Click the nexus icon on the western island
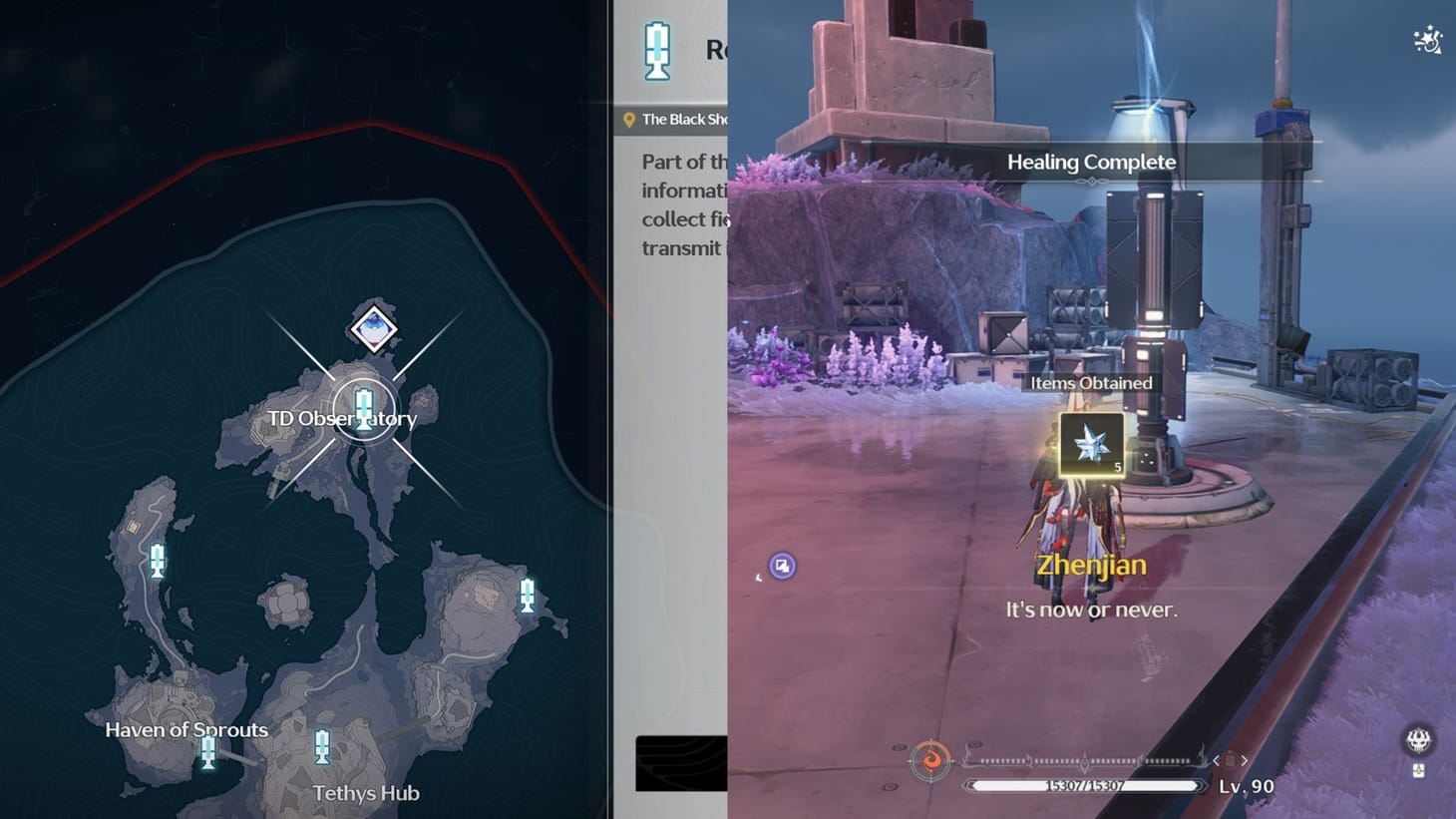 (156, 561)
